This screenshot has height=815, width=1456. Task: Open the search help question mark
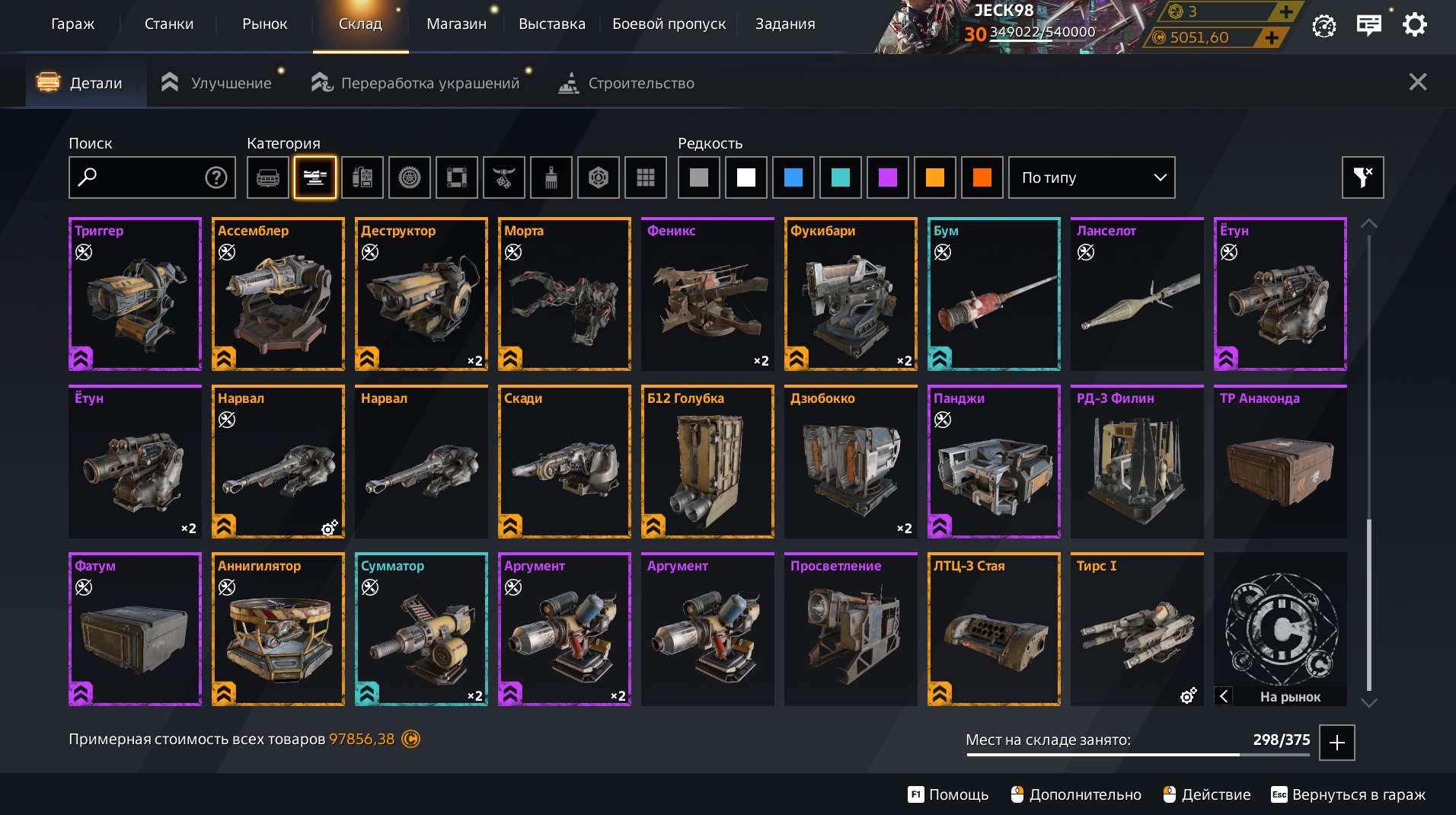[216, 177]
